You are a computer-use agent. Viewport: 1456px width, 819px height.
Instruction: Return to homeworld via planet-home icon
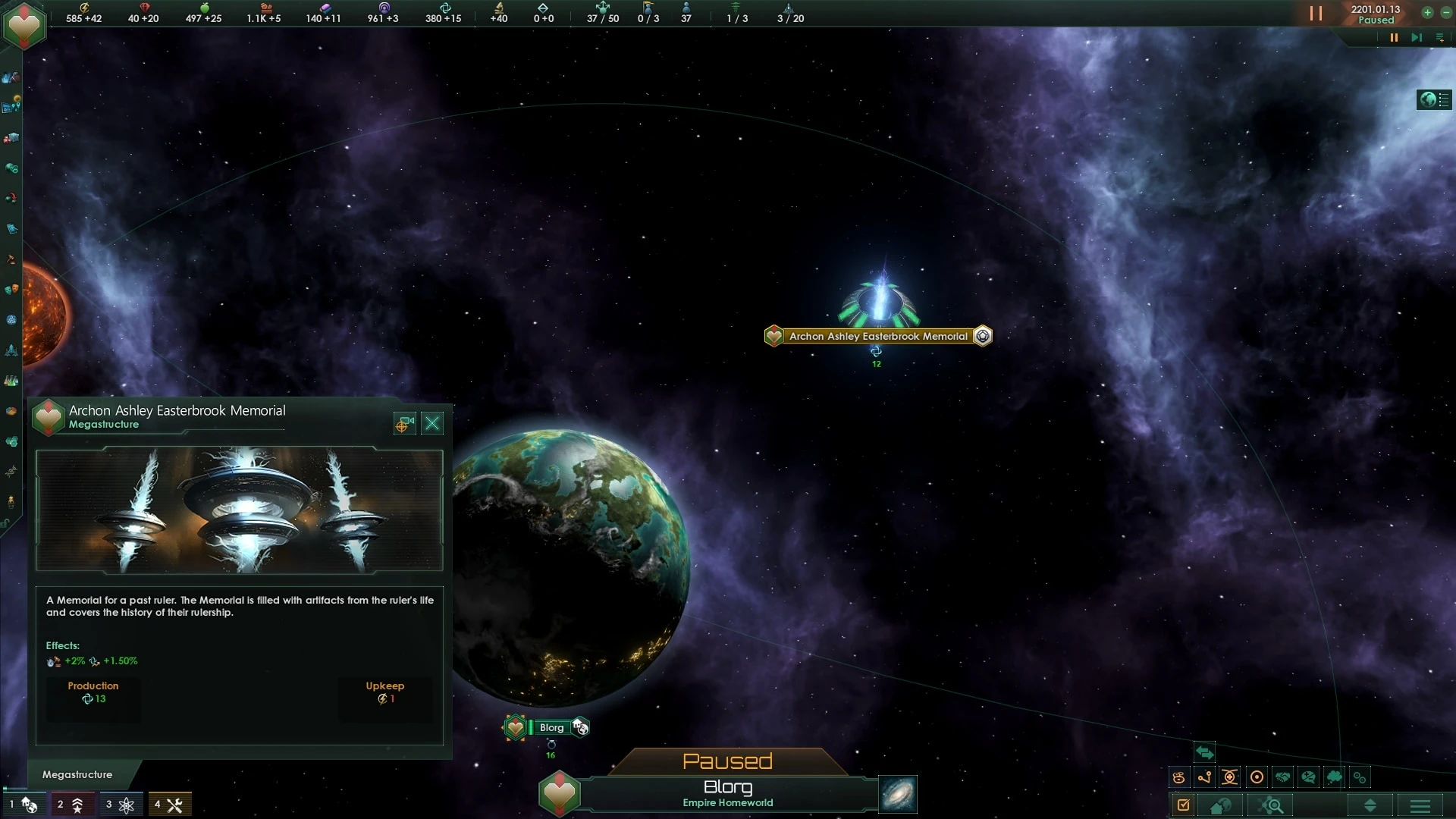tap(1221, 805)
